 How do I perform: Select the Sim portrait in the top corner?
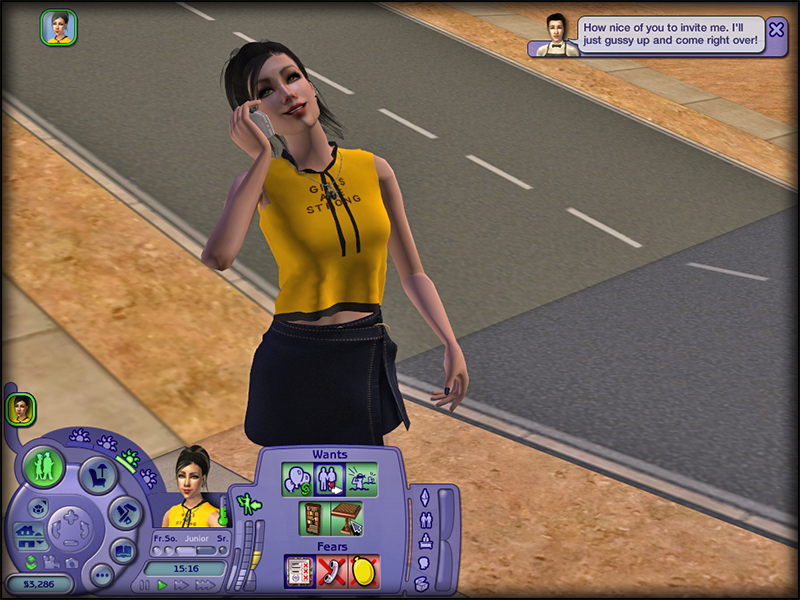(58, 28)
